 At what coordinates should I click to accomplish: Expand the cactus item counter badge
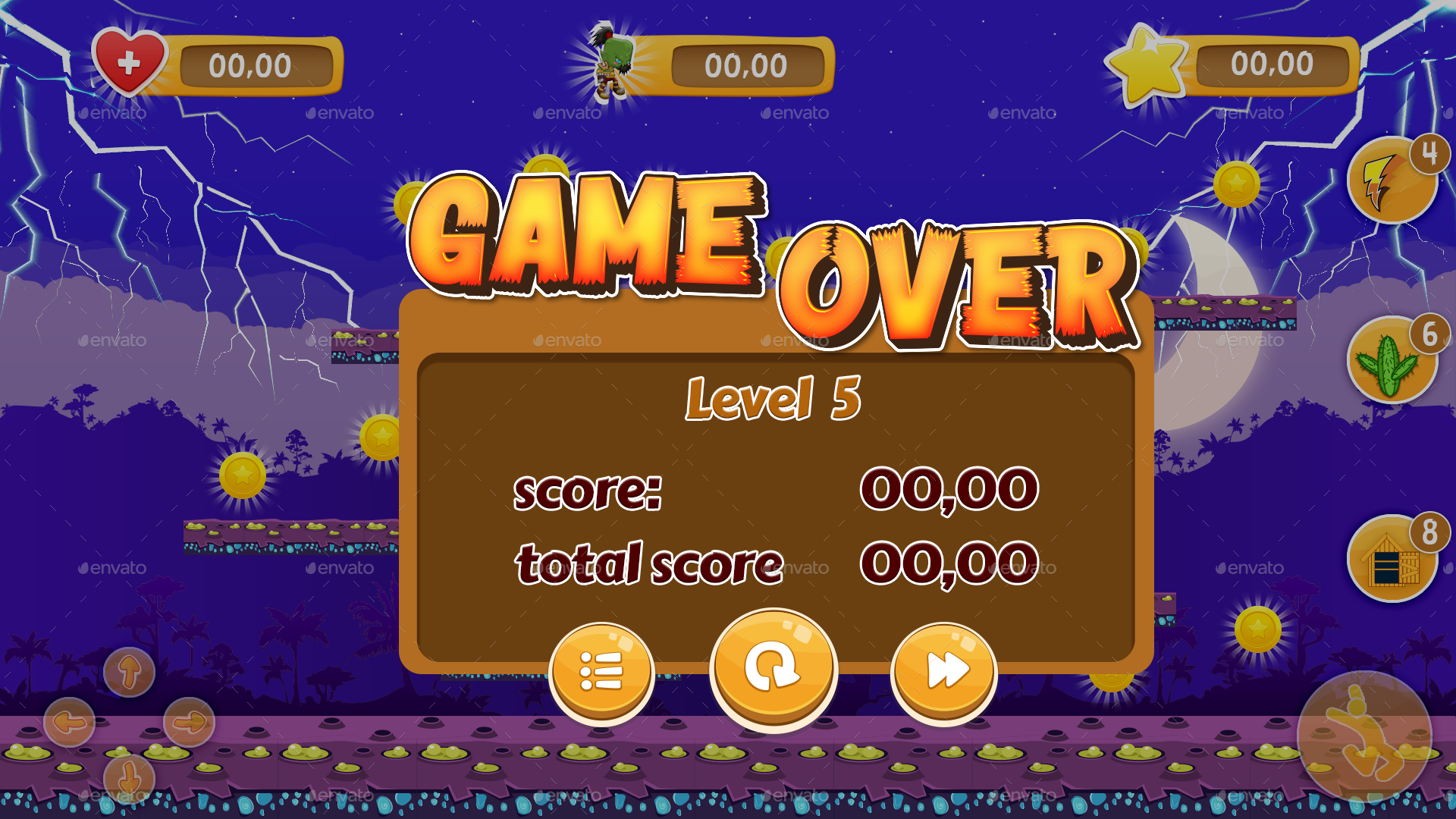pyautogui.click(x=1429, y=332)
